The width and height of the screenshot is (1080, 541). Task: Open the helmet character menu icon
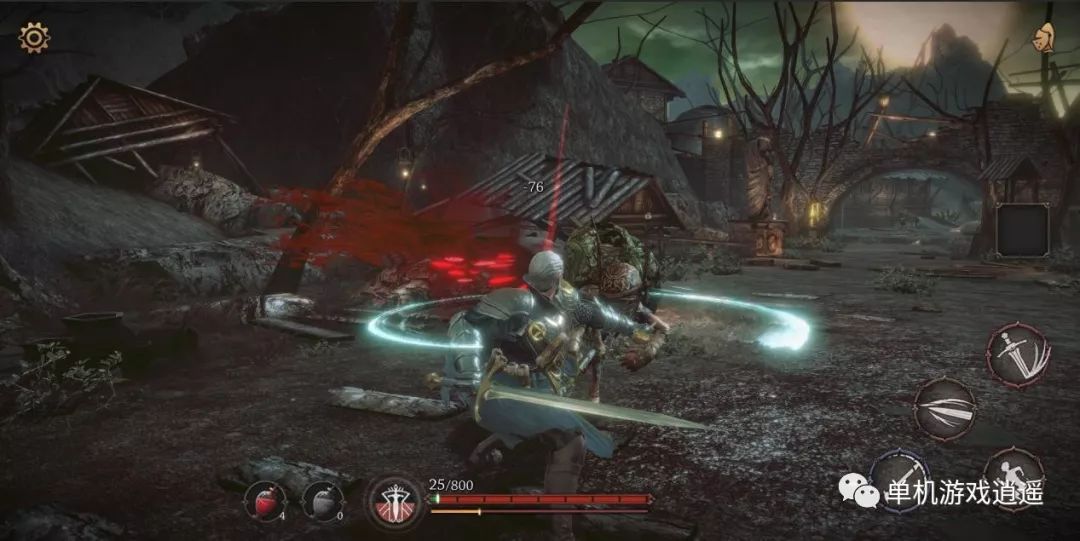pyautogui.click(x=1045, y=39)
